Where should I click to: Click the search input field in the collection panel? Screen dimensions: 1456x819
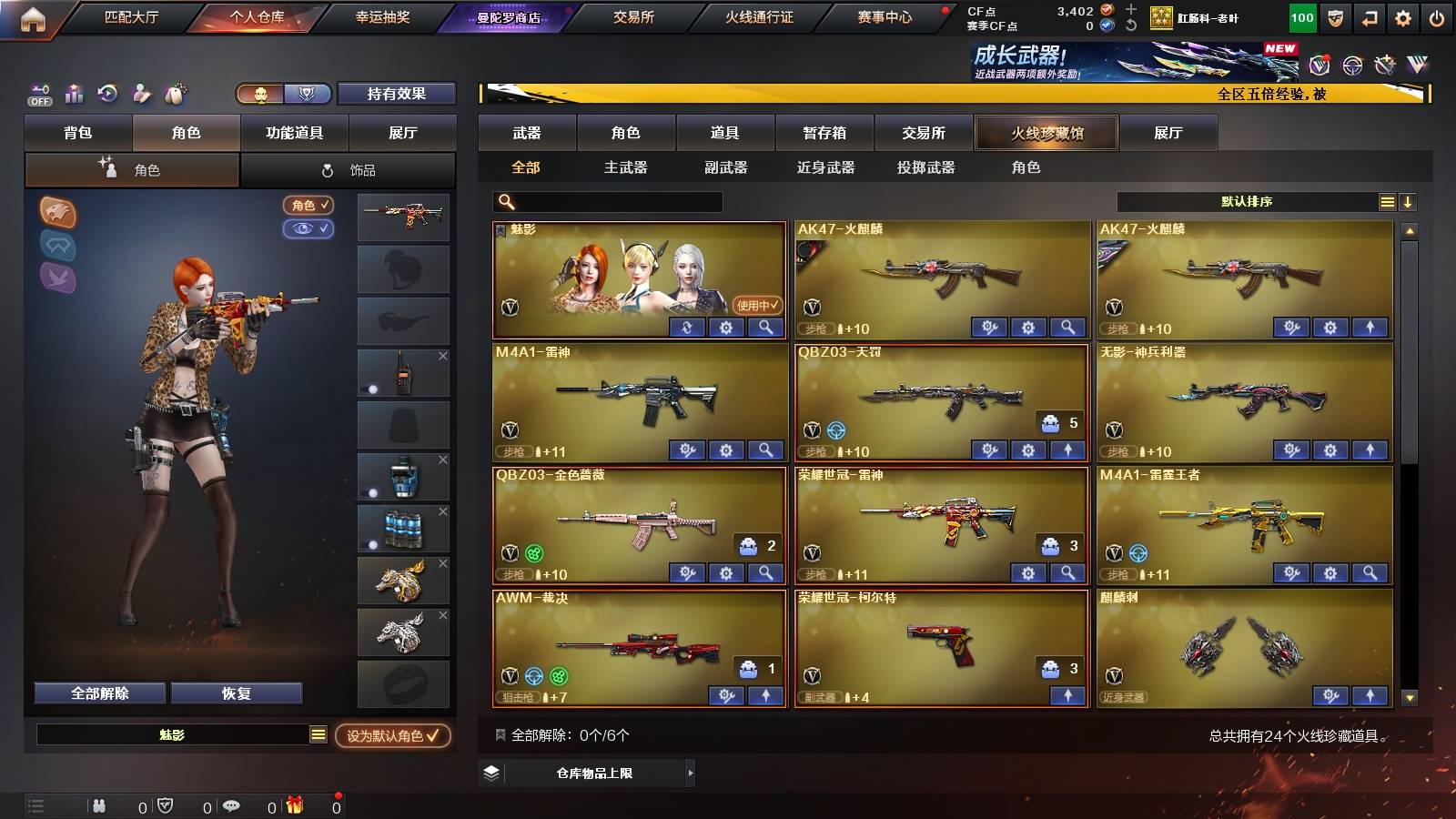[605, 201]
